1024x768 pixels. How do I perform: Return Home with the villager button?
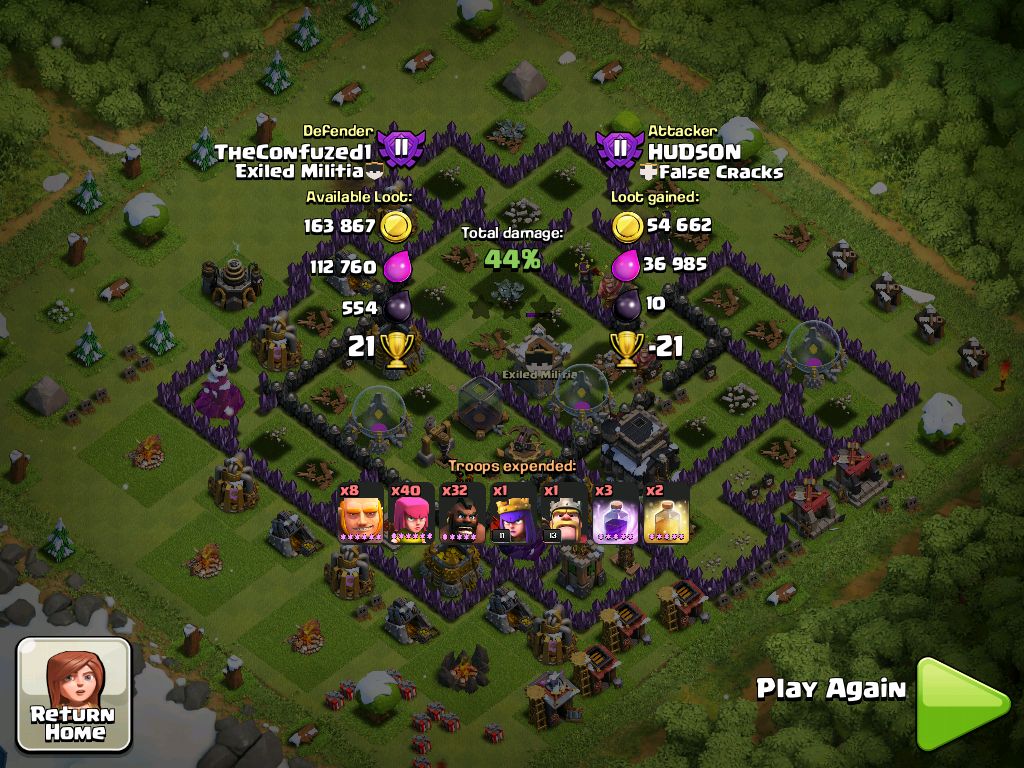coord(75,695)
